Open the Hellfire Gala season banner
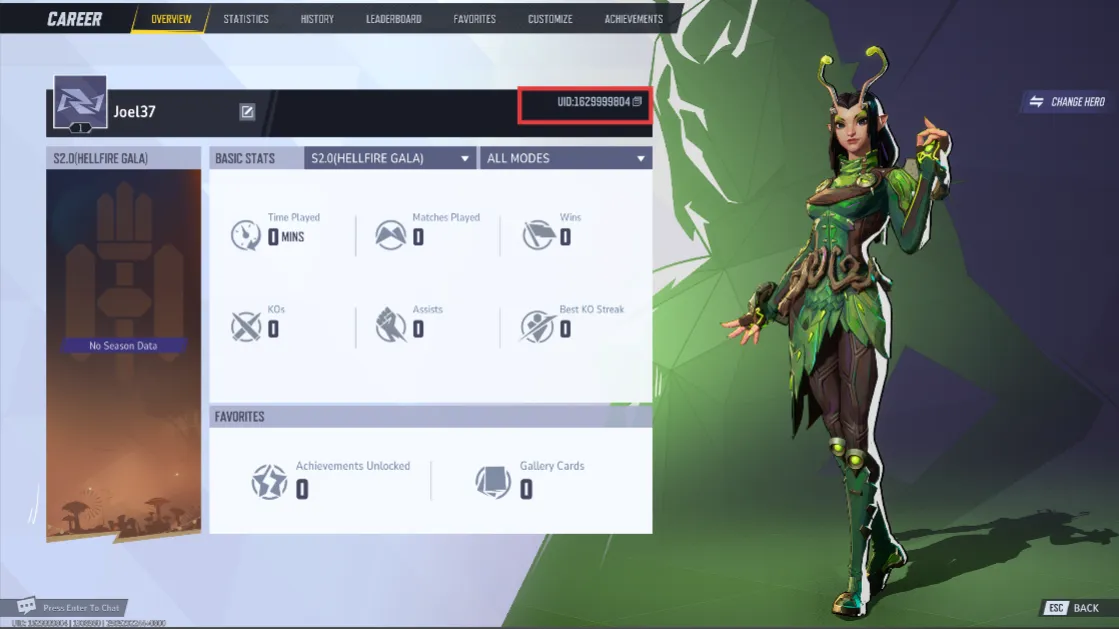This screenshot has width=1119, height=629. [123, 345]
